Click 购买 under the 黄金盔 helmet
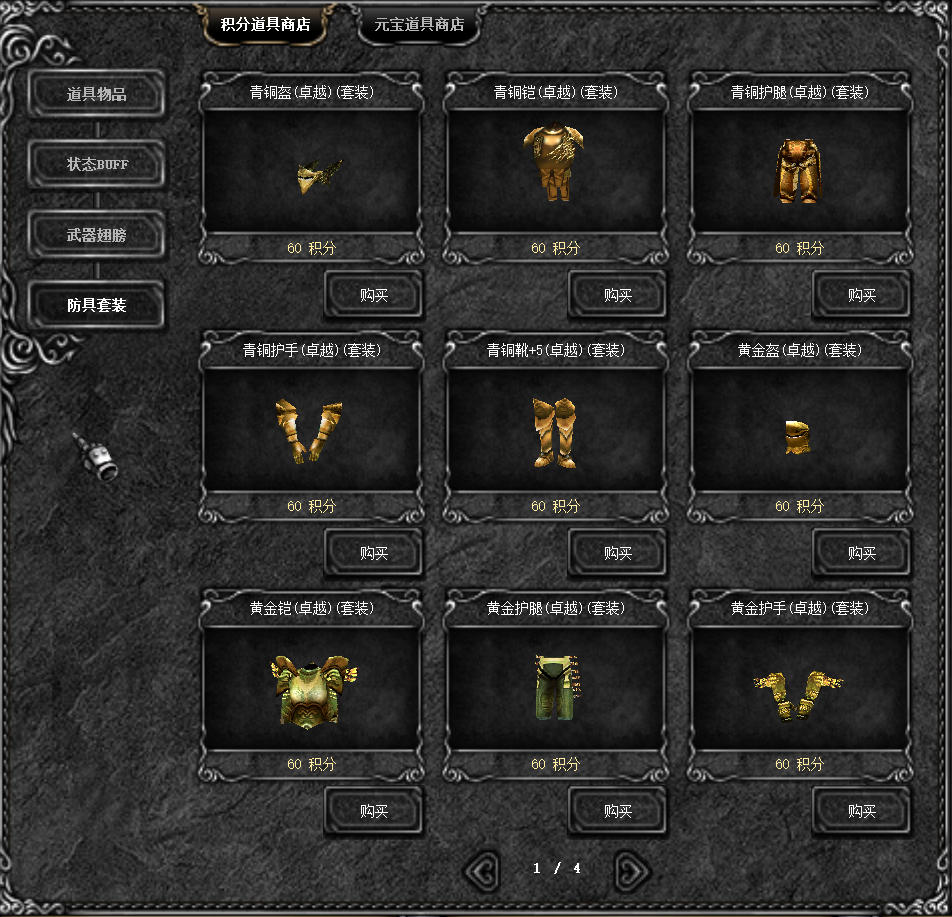The height and width of the screenshot is (917, 952). [x=861, y=553]
